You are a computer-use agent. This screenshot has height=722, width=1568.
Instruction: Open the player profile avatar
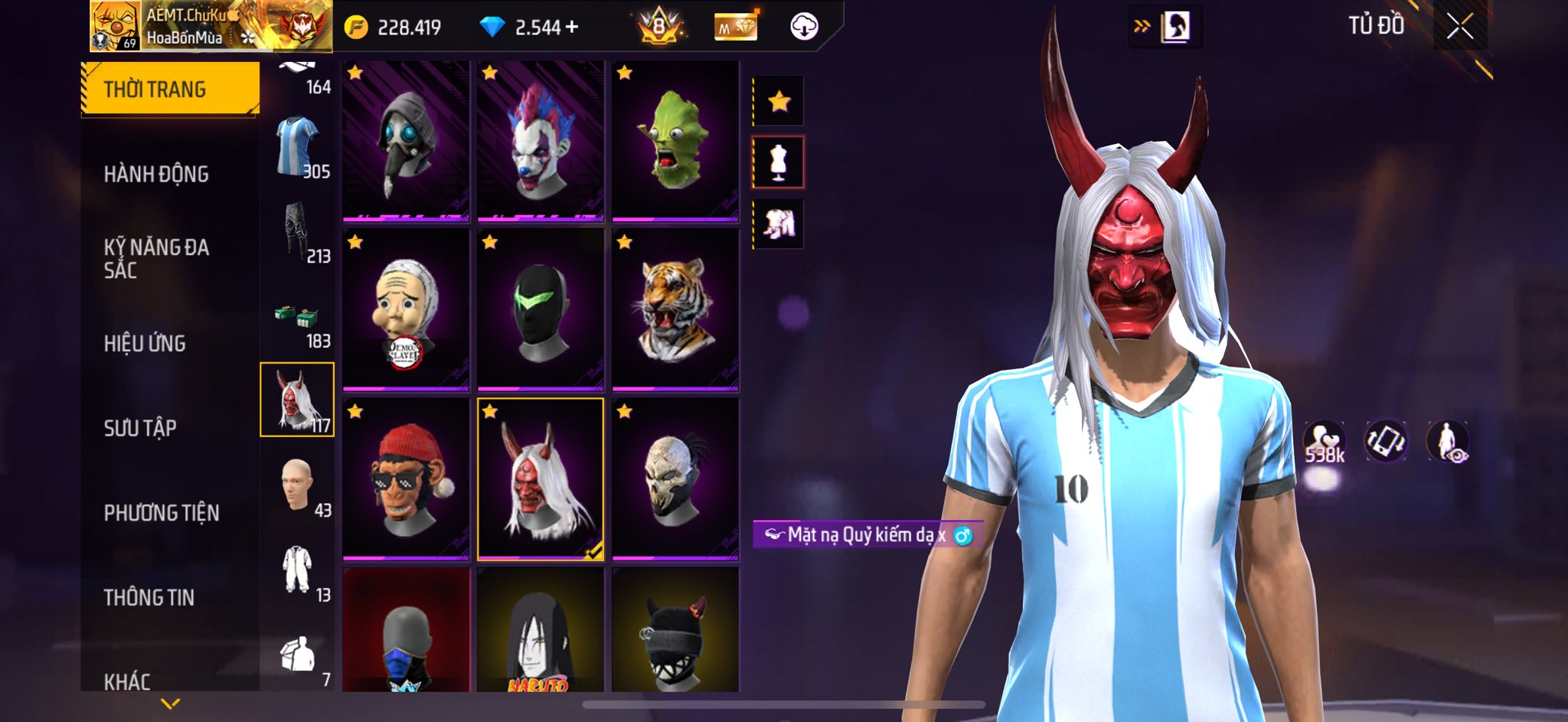pyautogui.click(x=115, y=27)
